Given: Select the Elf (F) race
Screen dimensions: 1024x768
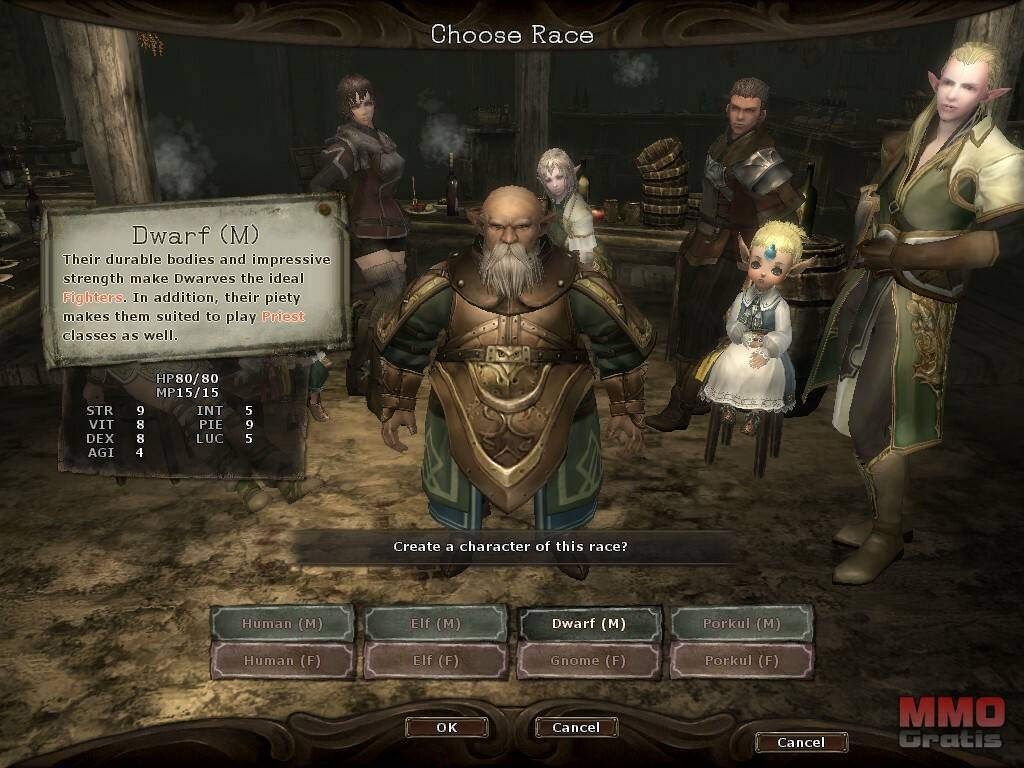Looking at the screenshot, I should 435,660.
